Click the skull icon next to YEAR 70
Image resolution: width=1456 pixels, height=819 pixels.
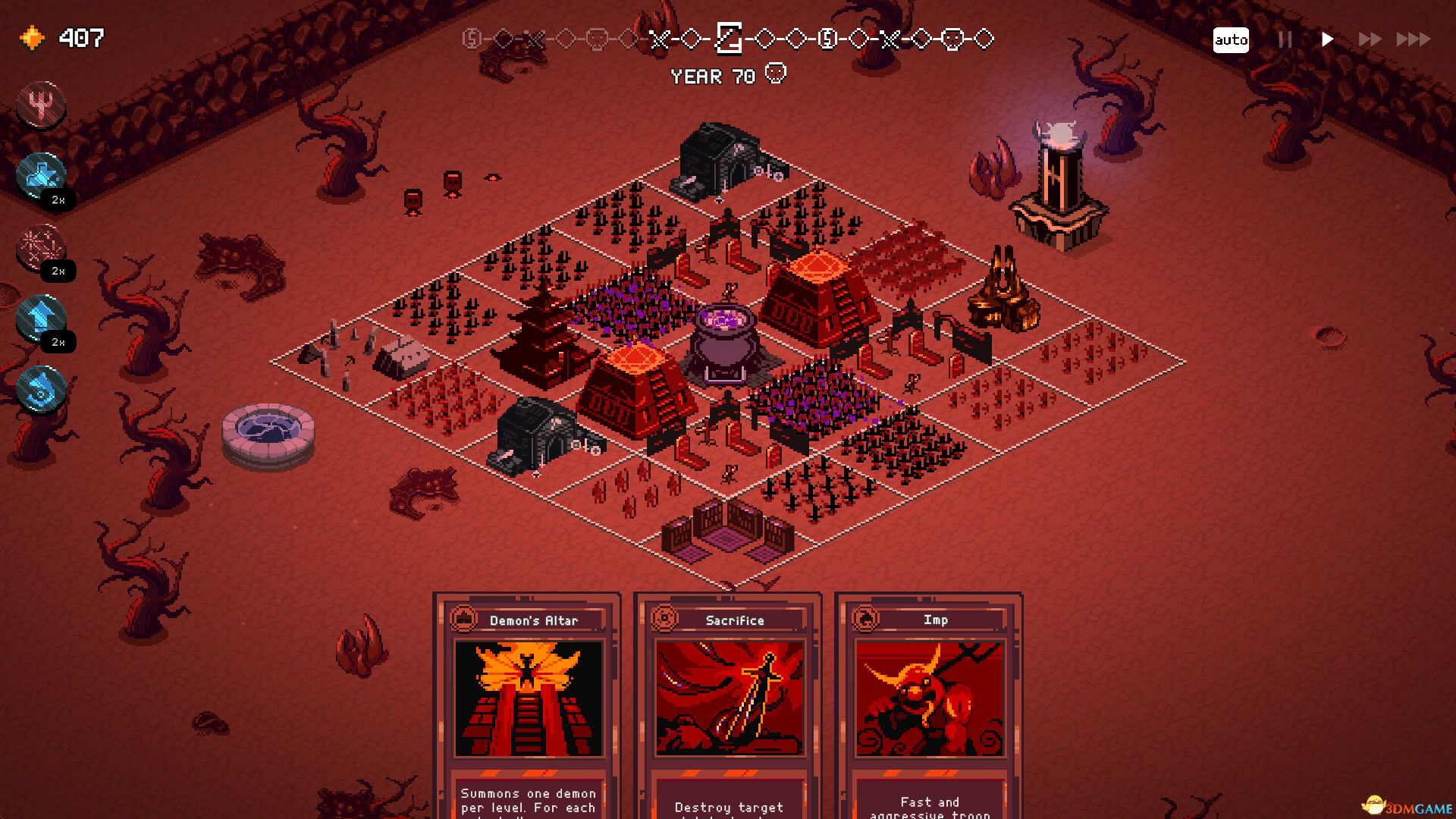(x=775, y=74)
